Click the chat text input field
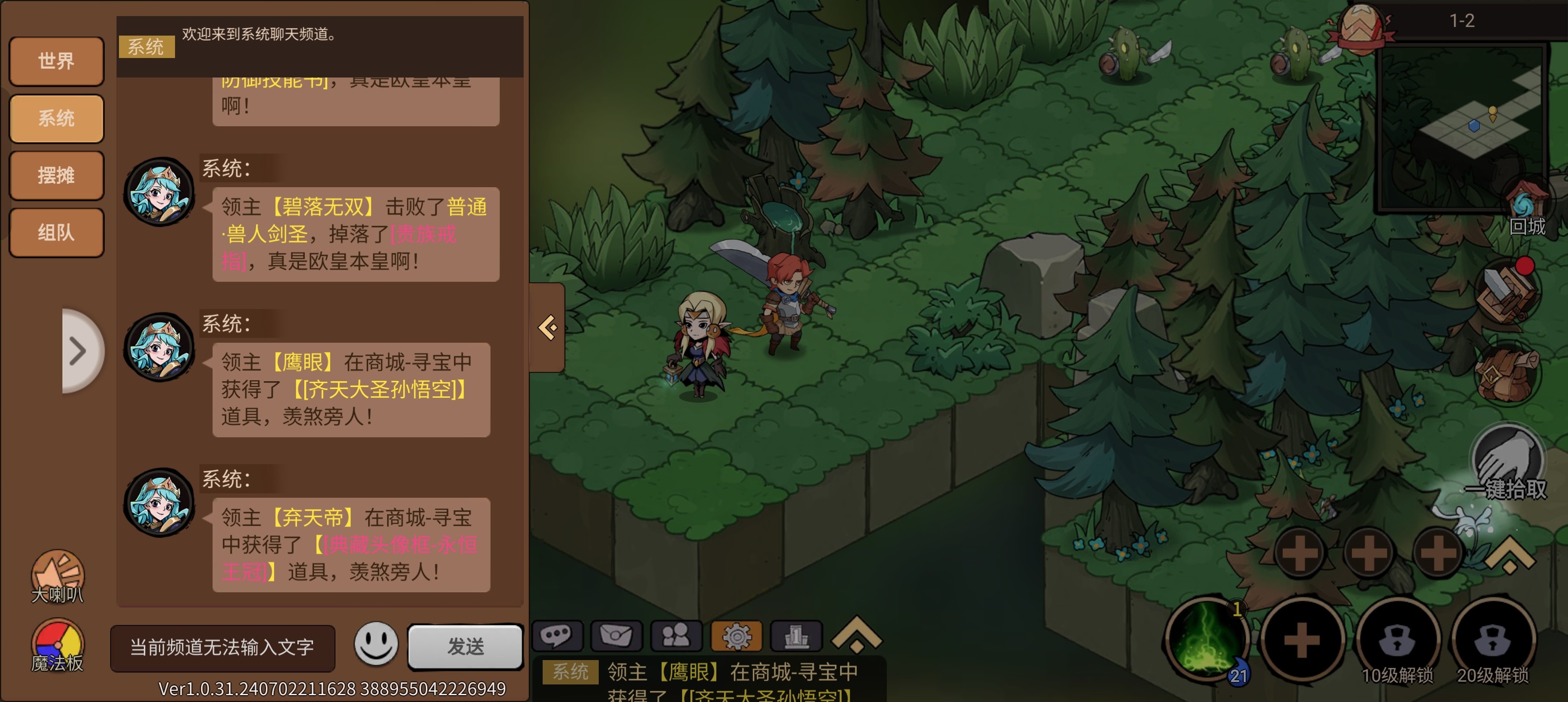 pyautogui.click(x=222, y=647)
